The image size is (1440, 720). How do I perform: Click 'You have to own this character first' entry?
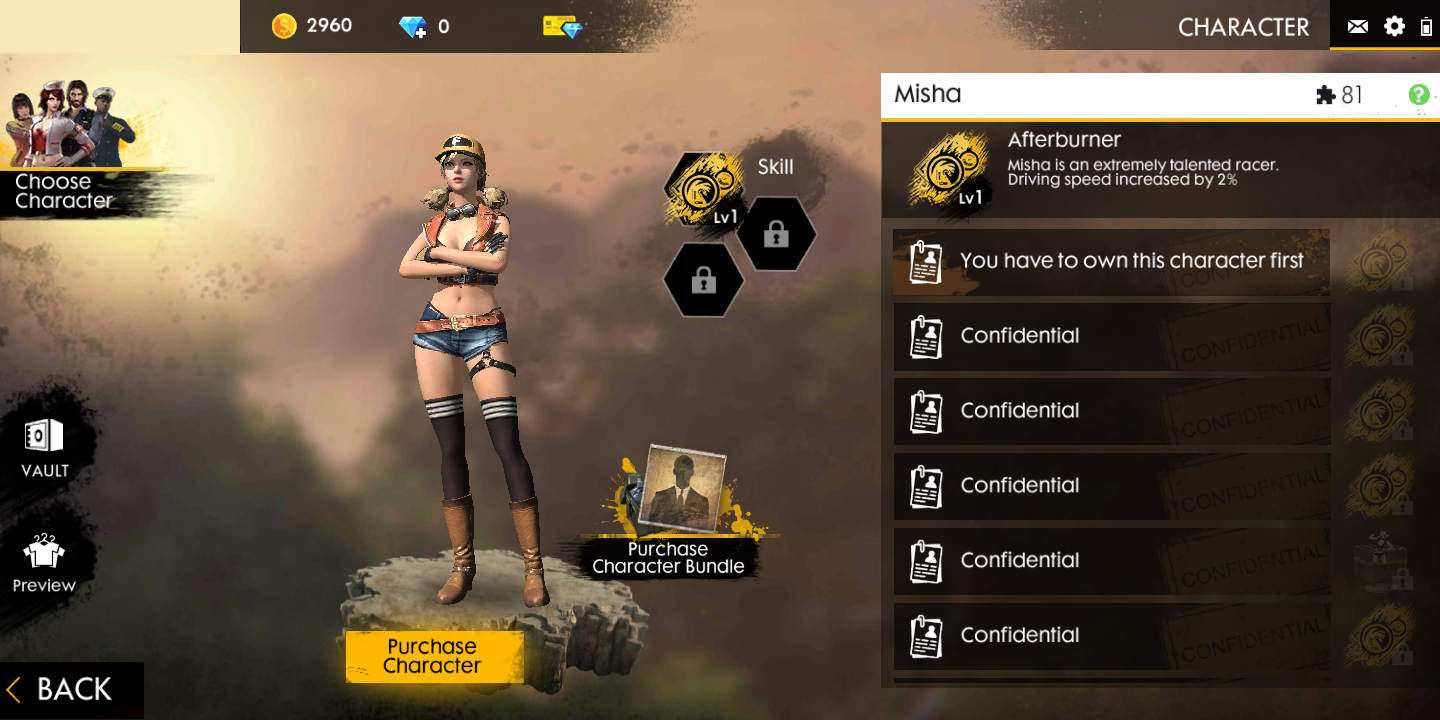pyautogui.click(x=1110, y=261)
